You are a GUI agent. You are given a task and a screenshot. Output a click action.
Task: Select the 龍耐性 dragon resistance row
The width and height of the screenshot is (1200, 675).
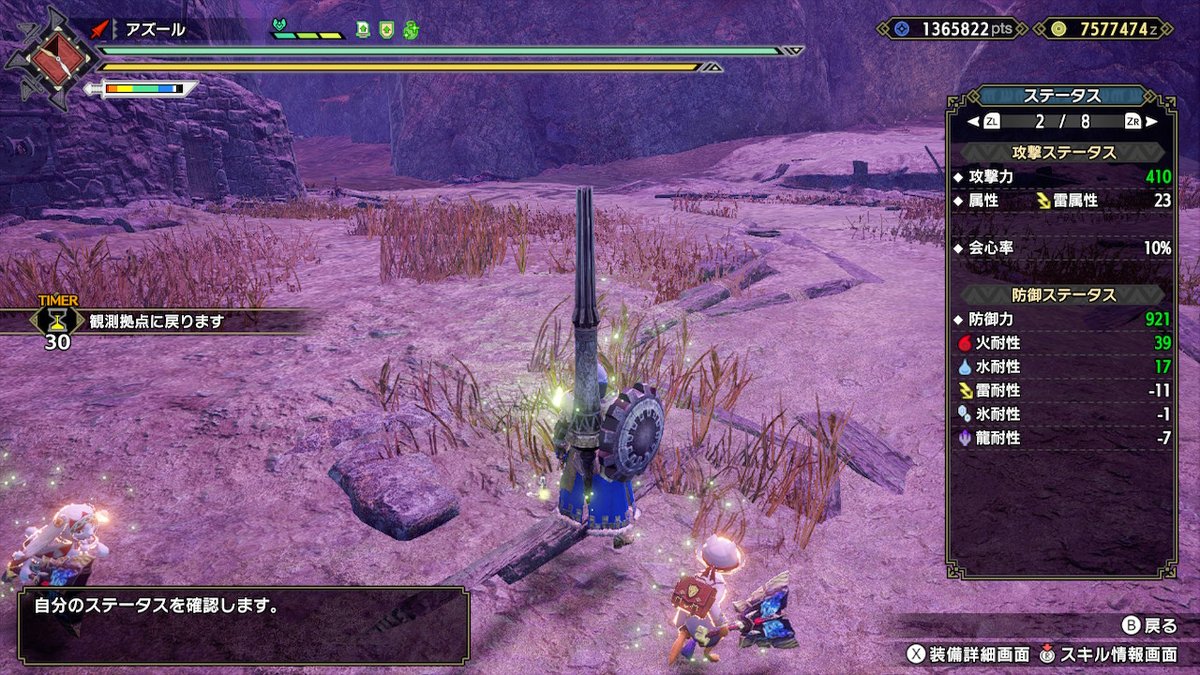(x=1061, y=438)
